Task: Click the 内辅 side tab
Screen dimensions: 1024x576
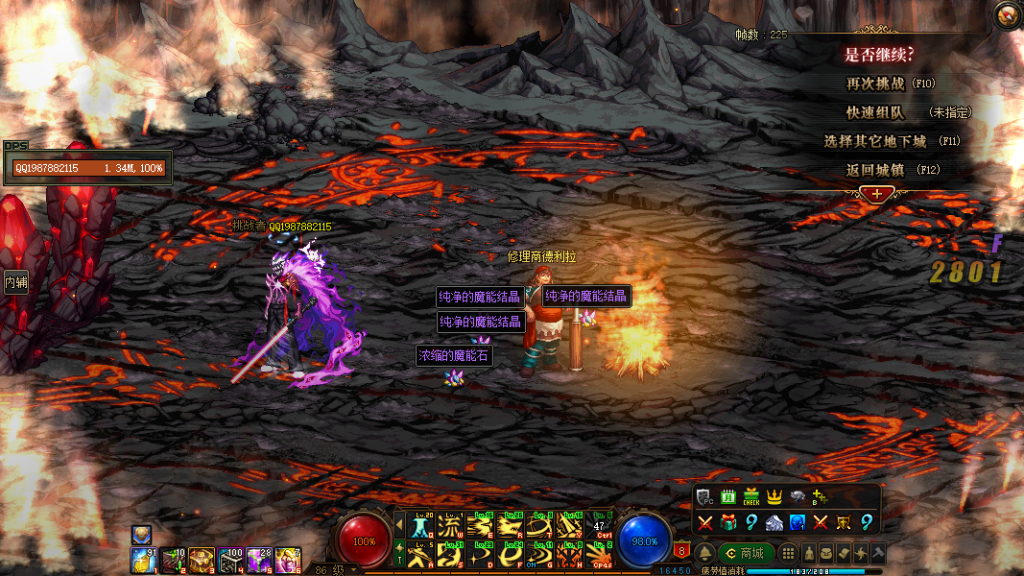Action: click(15, 283)
